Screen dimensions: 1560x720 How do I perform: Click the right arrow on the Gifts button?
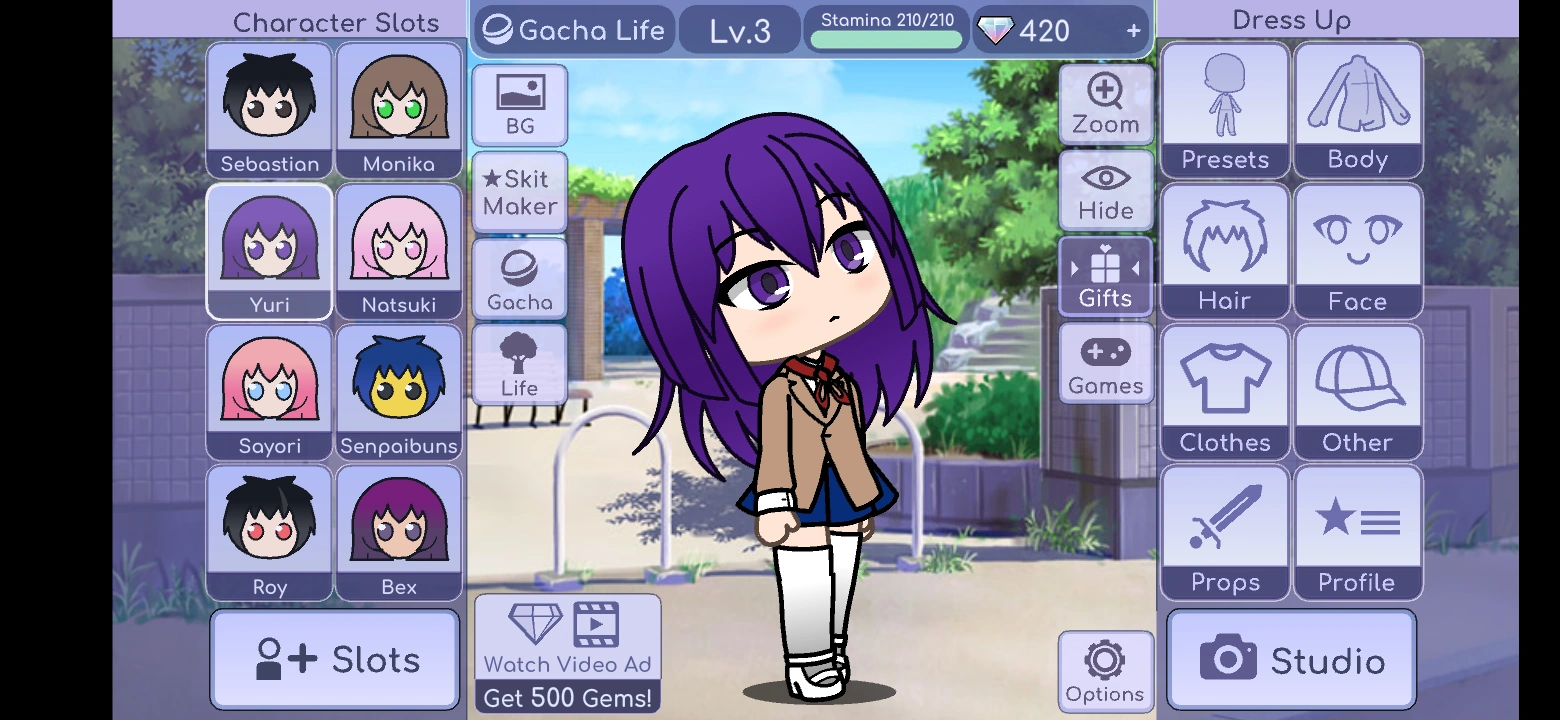[1137, 270]
